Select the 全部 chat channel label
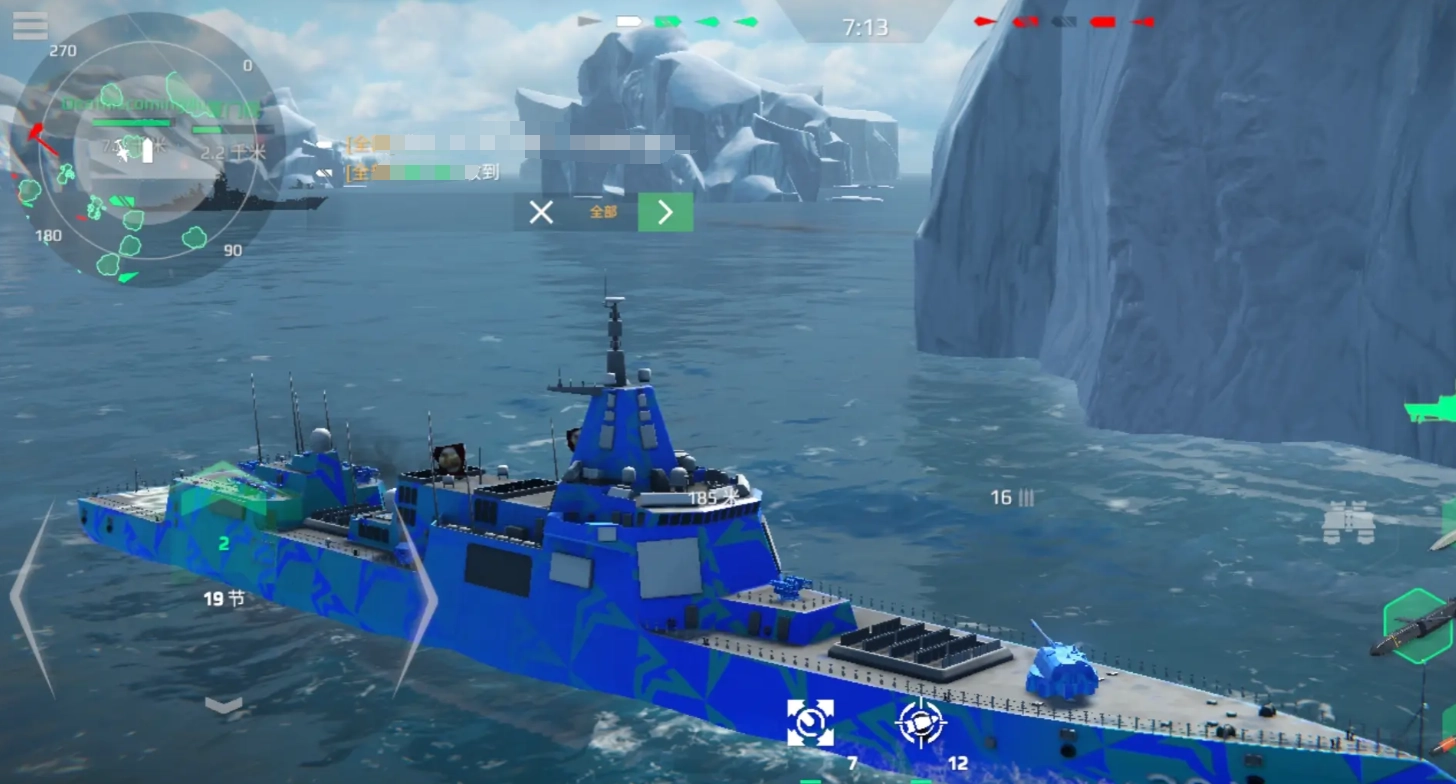Viewport: 1456px width, 784px height. [x=603, y=212]
